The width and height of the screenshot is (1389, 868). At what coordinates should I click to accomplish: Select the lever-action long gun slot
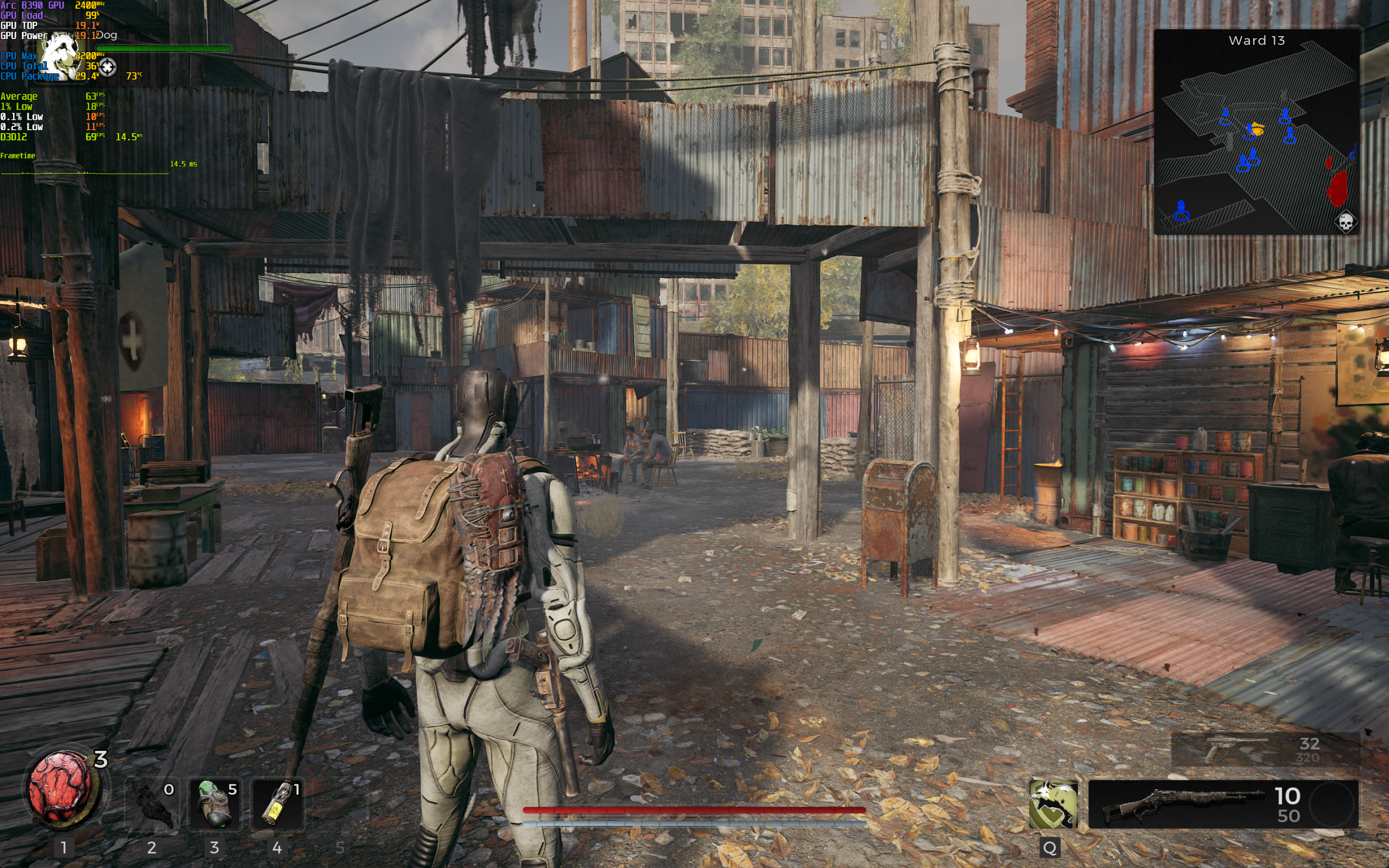coord(1222,803)
